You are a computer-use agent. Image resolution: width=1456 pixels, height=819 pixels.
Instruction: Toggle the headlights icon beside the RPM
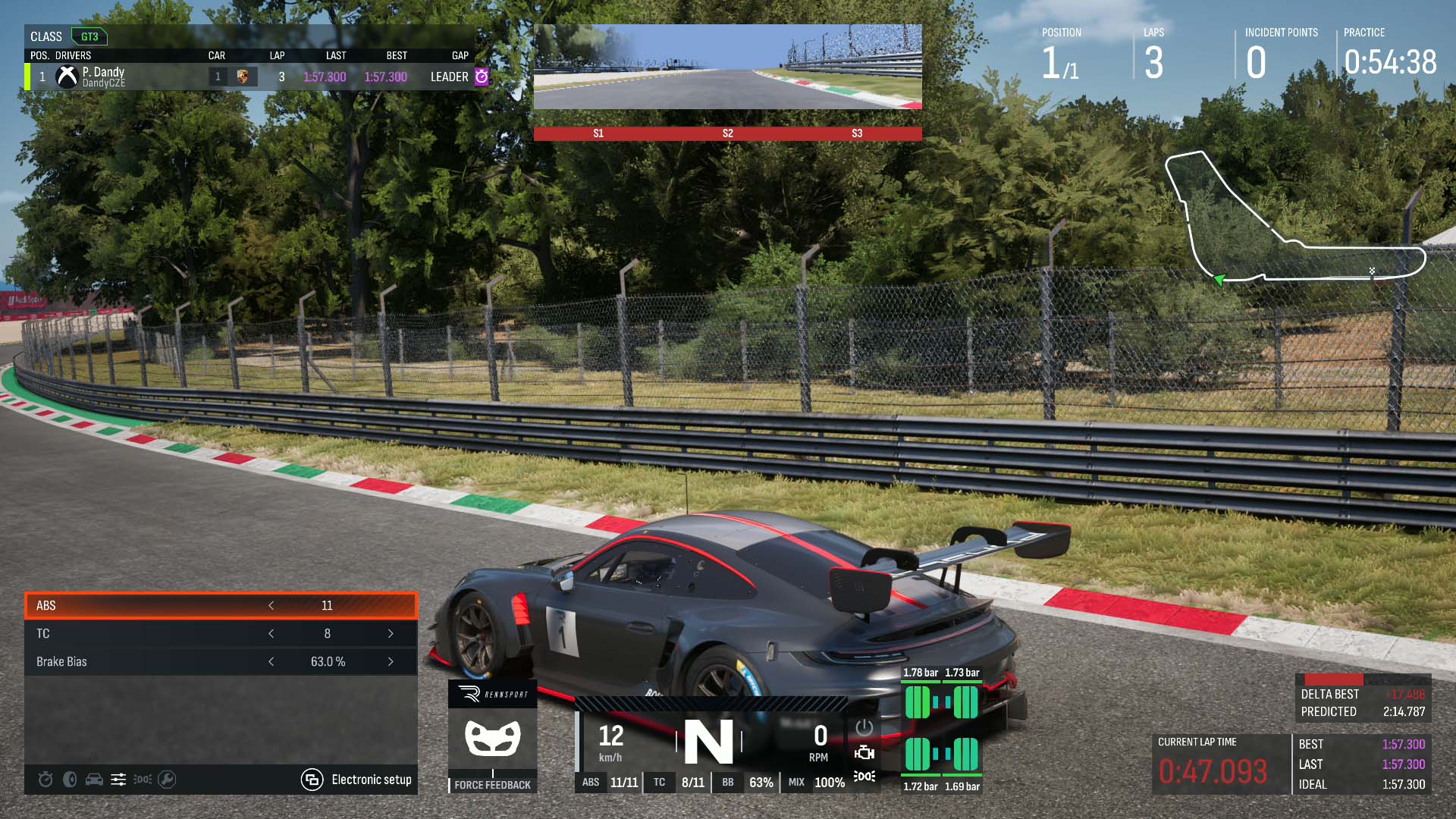(864, 777)
